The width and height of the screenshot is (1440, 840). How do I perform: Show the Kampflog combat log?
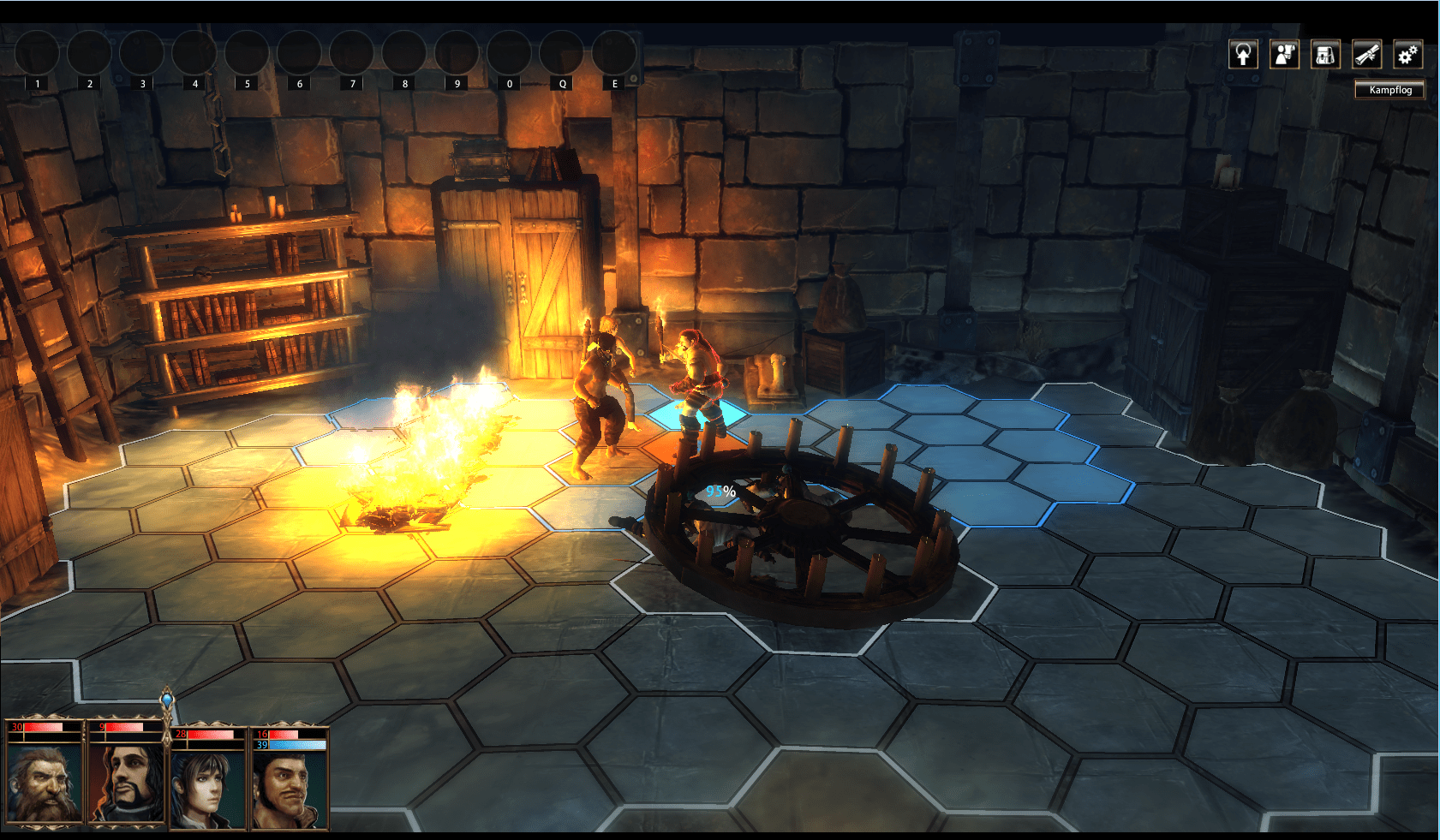pos(1389,90)
